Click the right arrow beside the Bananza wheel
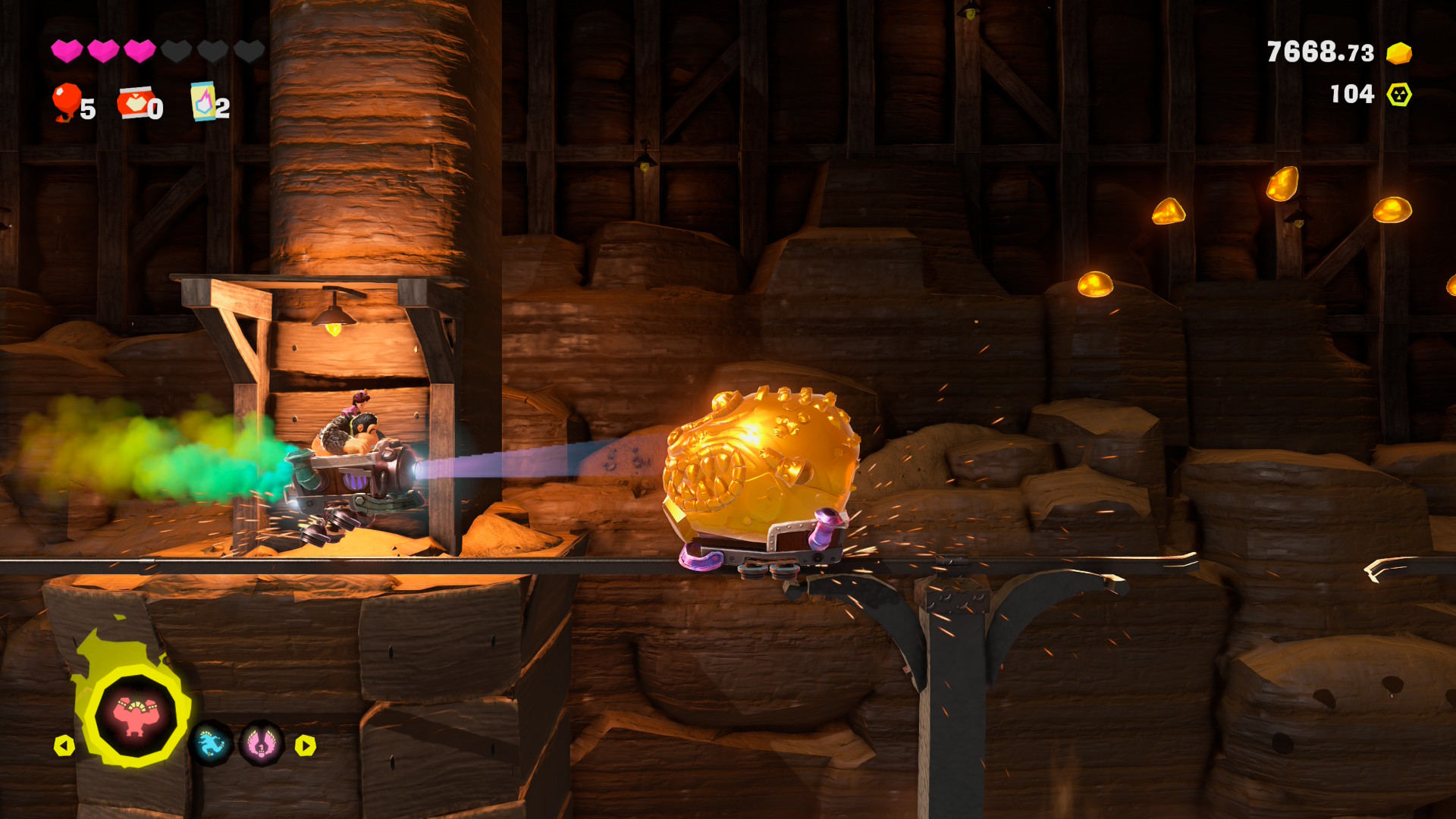Viewport: 1456px width, 819px height. point(304,745)
